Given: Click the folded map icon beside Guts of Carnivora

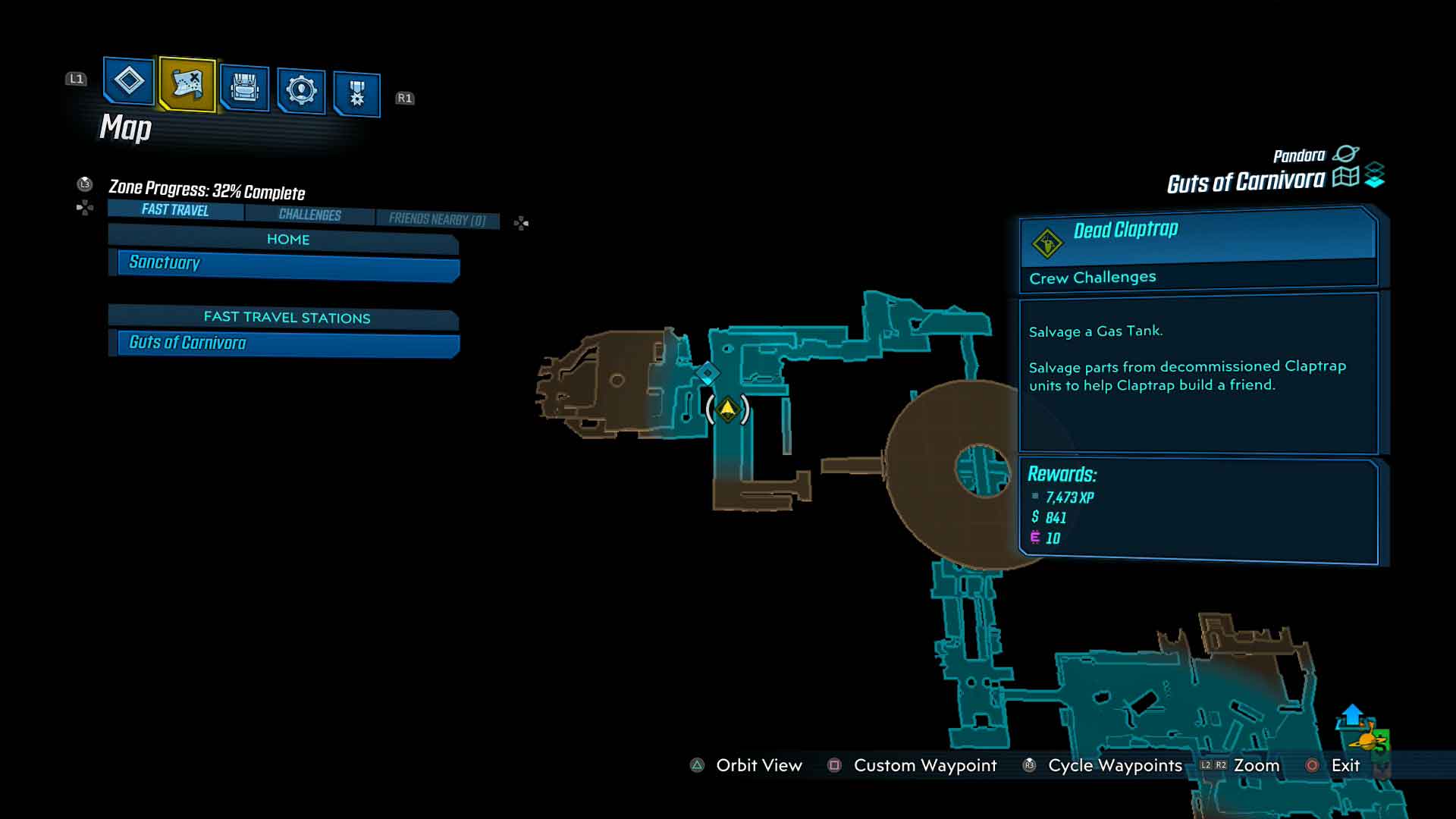Looking at the screenshot, I should pyautogui.click(x=1345, y=177).
